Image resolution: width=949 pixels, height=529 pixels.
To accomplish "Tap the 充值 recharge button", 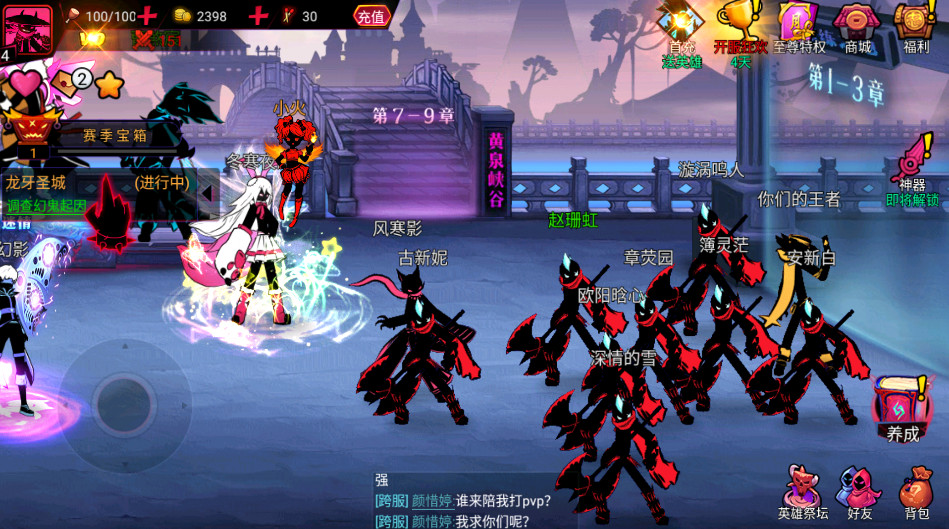I will pyautogui.click(x=371, y=16).
